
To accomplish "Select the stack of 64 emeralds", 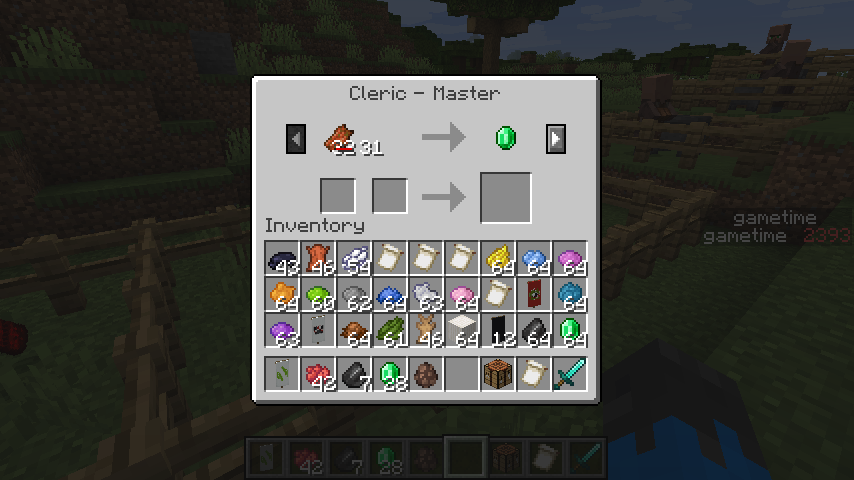I will 570,331.
